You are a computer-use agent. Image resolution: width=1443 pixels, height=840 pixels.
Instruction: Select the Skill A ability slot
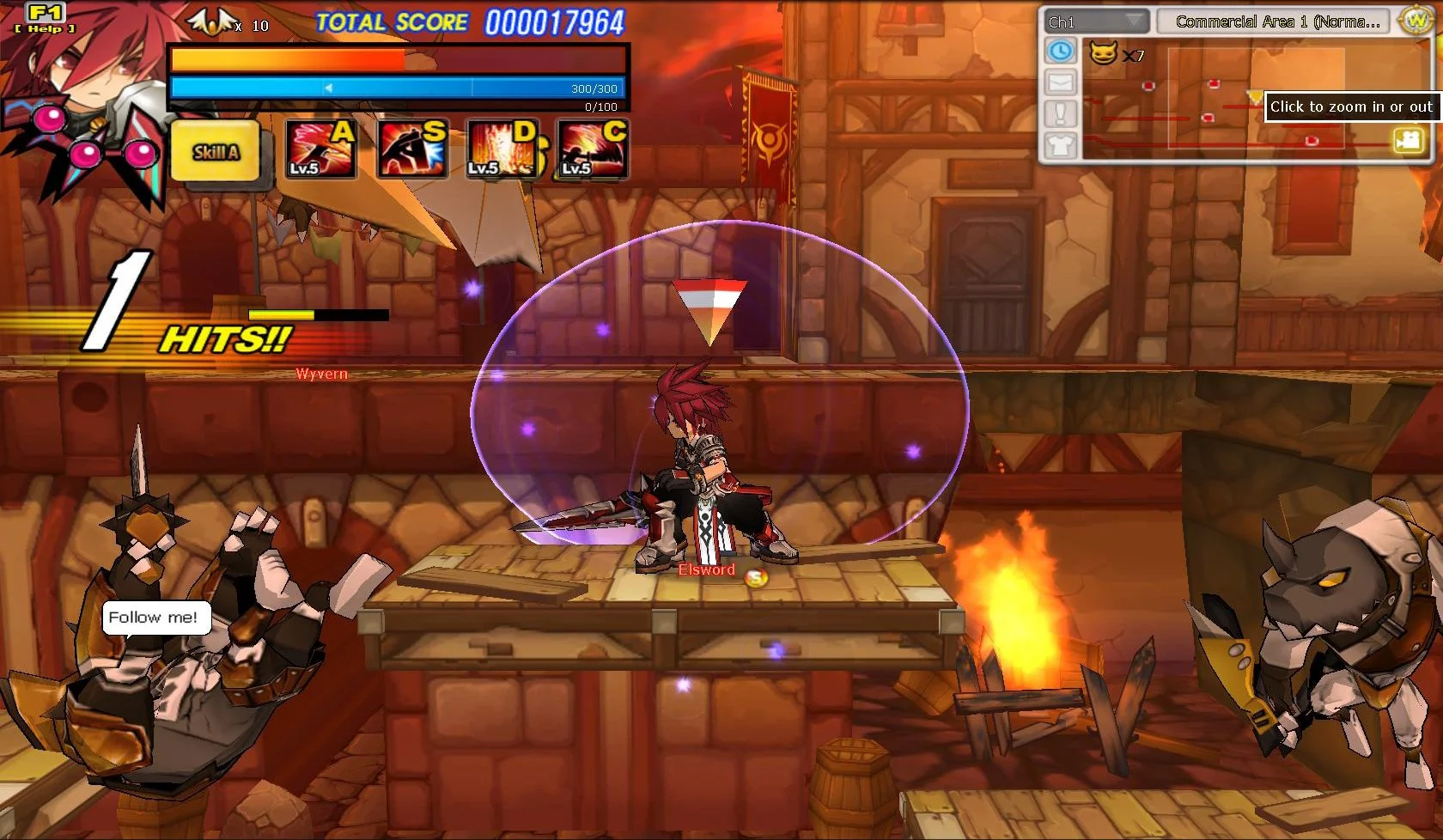[216, 151]
